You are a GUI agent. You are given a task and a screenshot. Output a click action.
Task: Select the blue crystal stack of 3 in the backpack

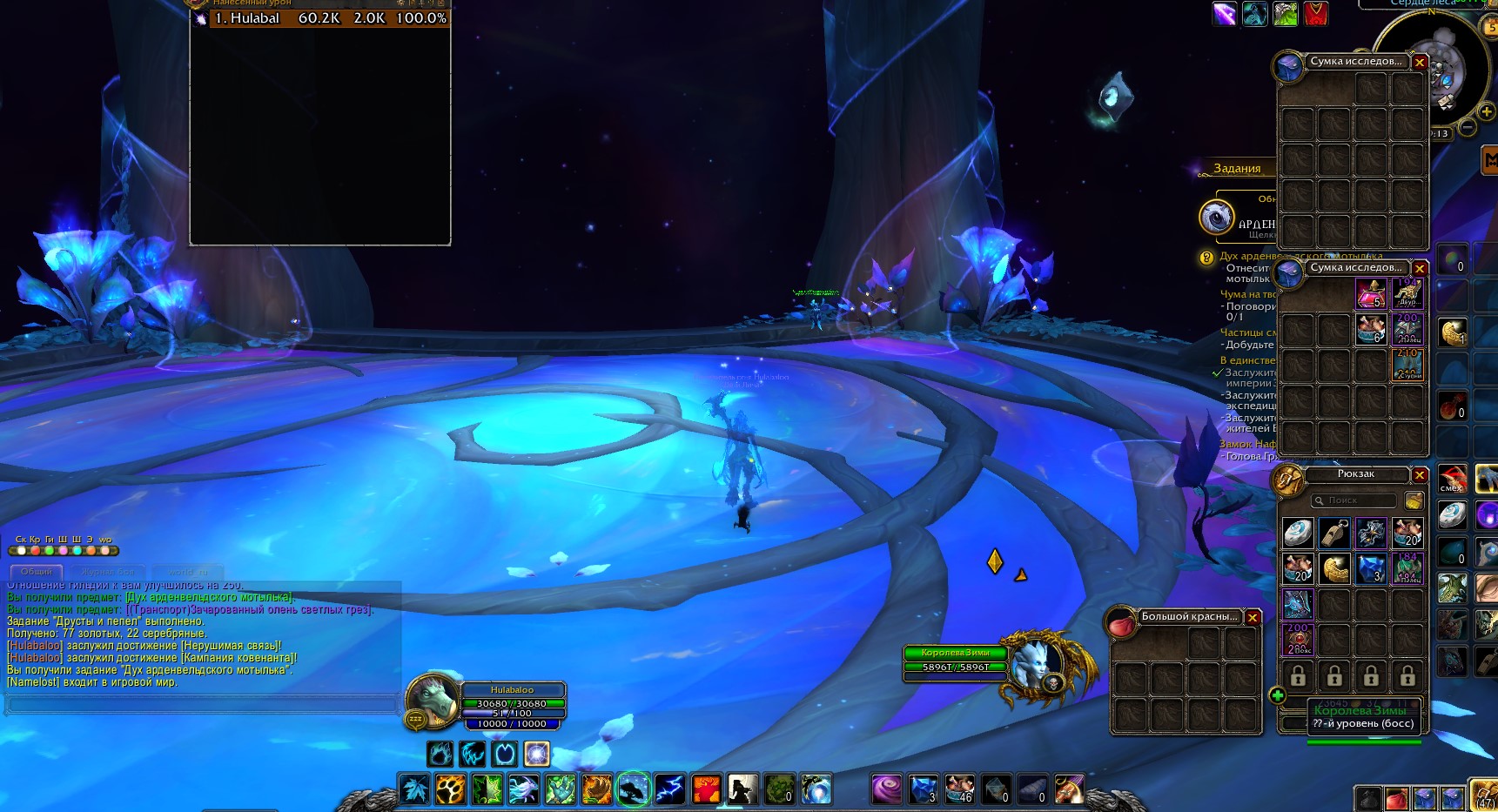(x=1371, y=568)
